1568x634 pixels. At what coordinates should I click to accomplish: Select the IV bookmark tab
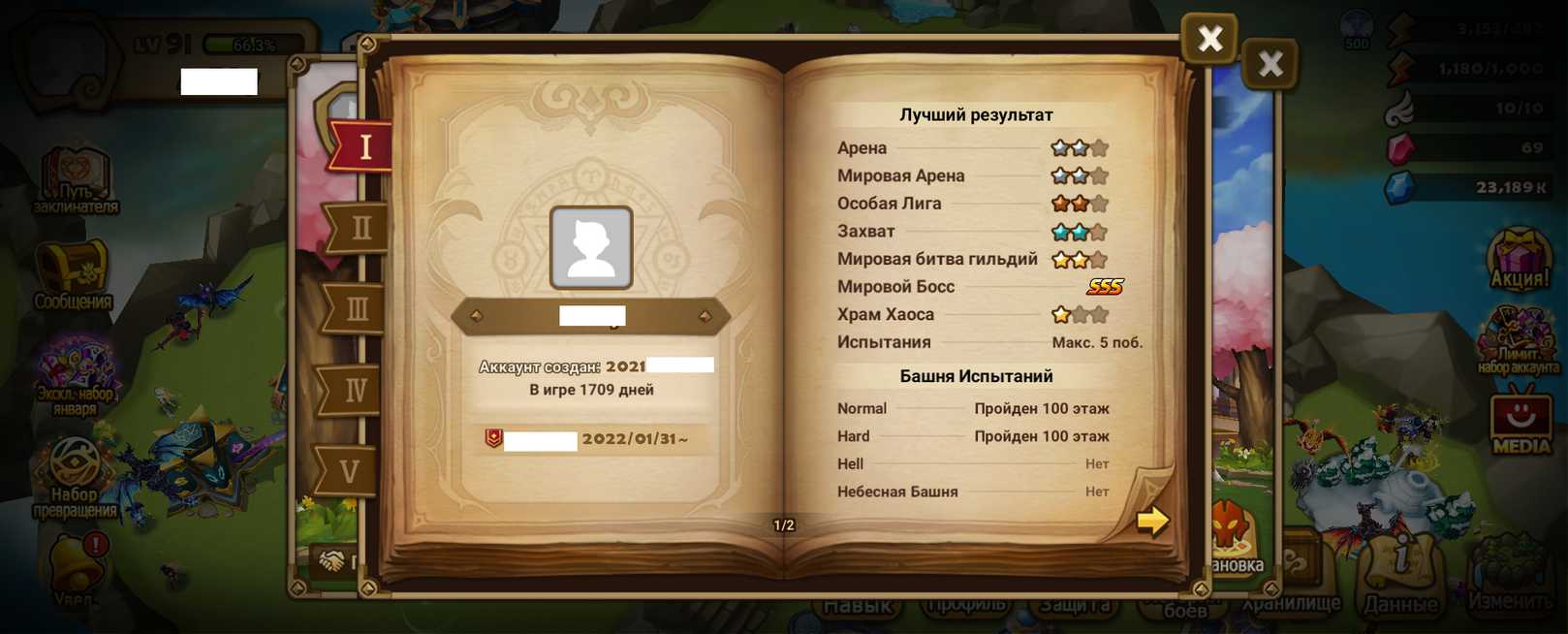[354, 391]
